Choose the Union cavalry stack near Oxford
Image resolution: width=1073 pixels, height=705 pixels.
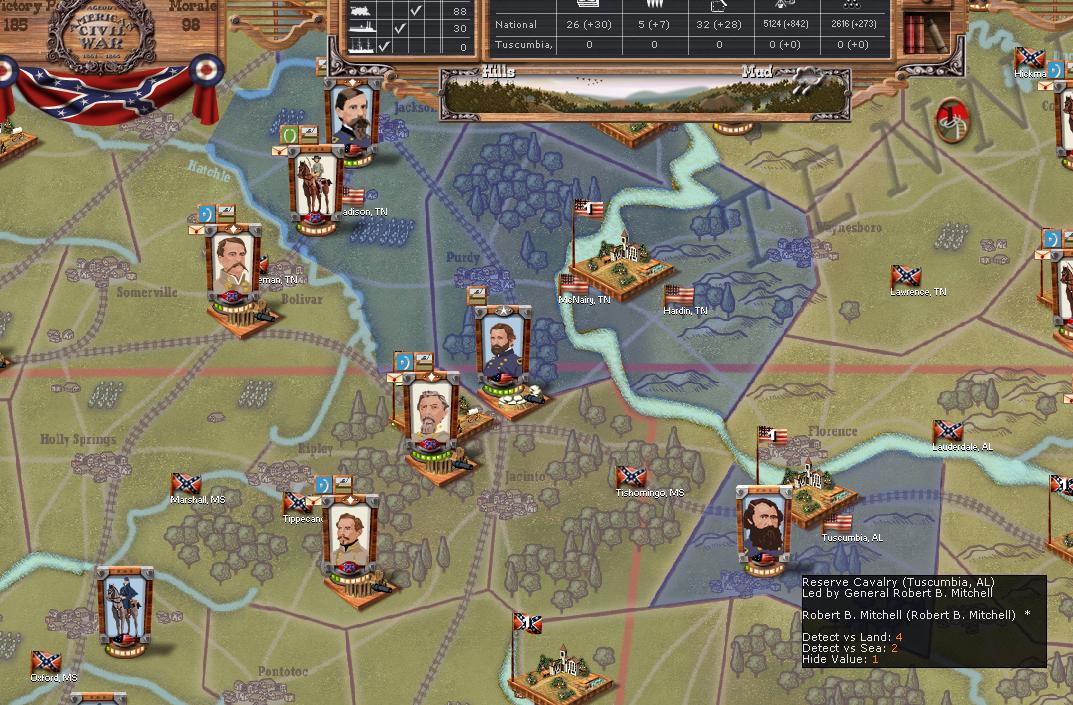coord(126,607)
